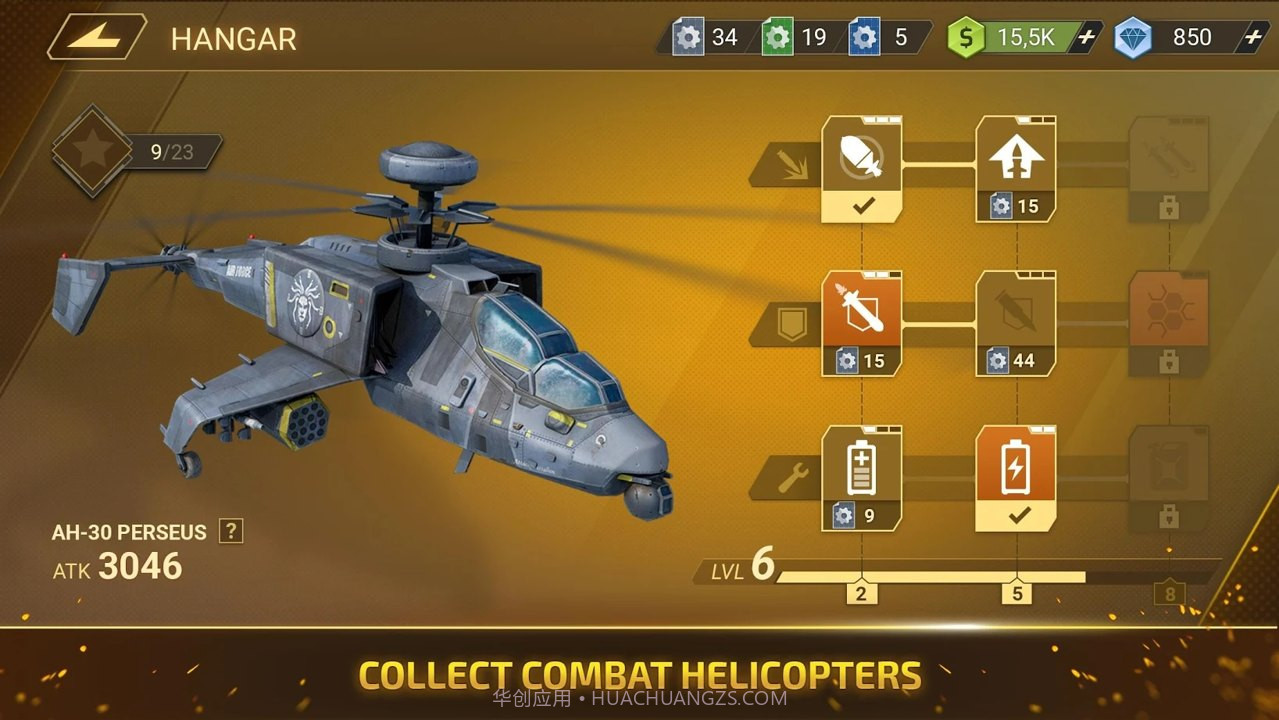Image resolution: width=1279 pixels, height=720 pixels.
Task: Pick the shield upgrade costing 44 parts
Action: (1016, 323)
